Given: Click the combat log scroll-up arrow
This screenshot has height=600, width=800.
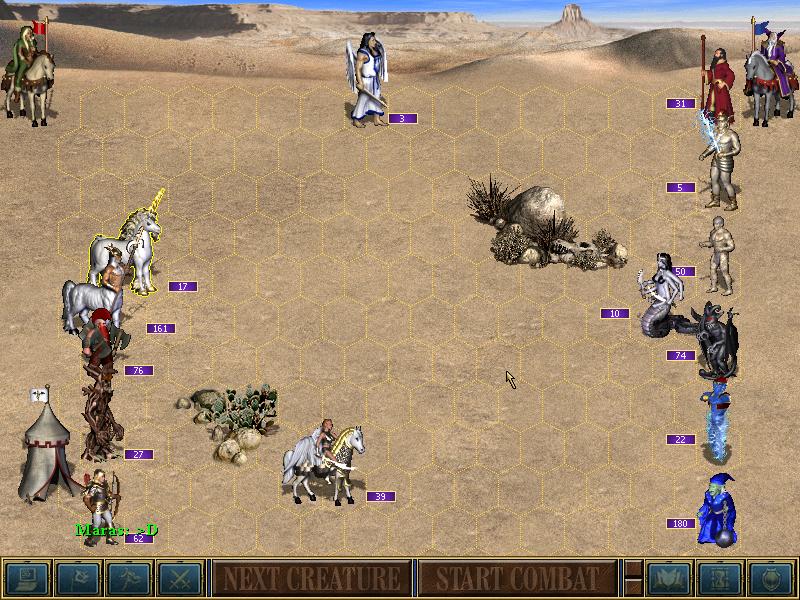Looking at the screenshot, I should click(632, 568).
